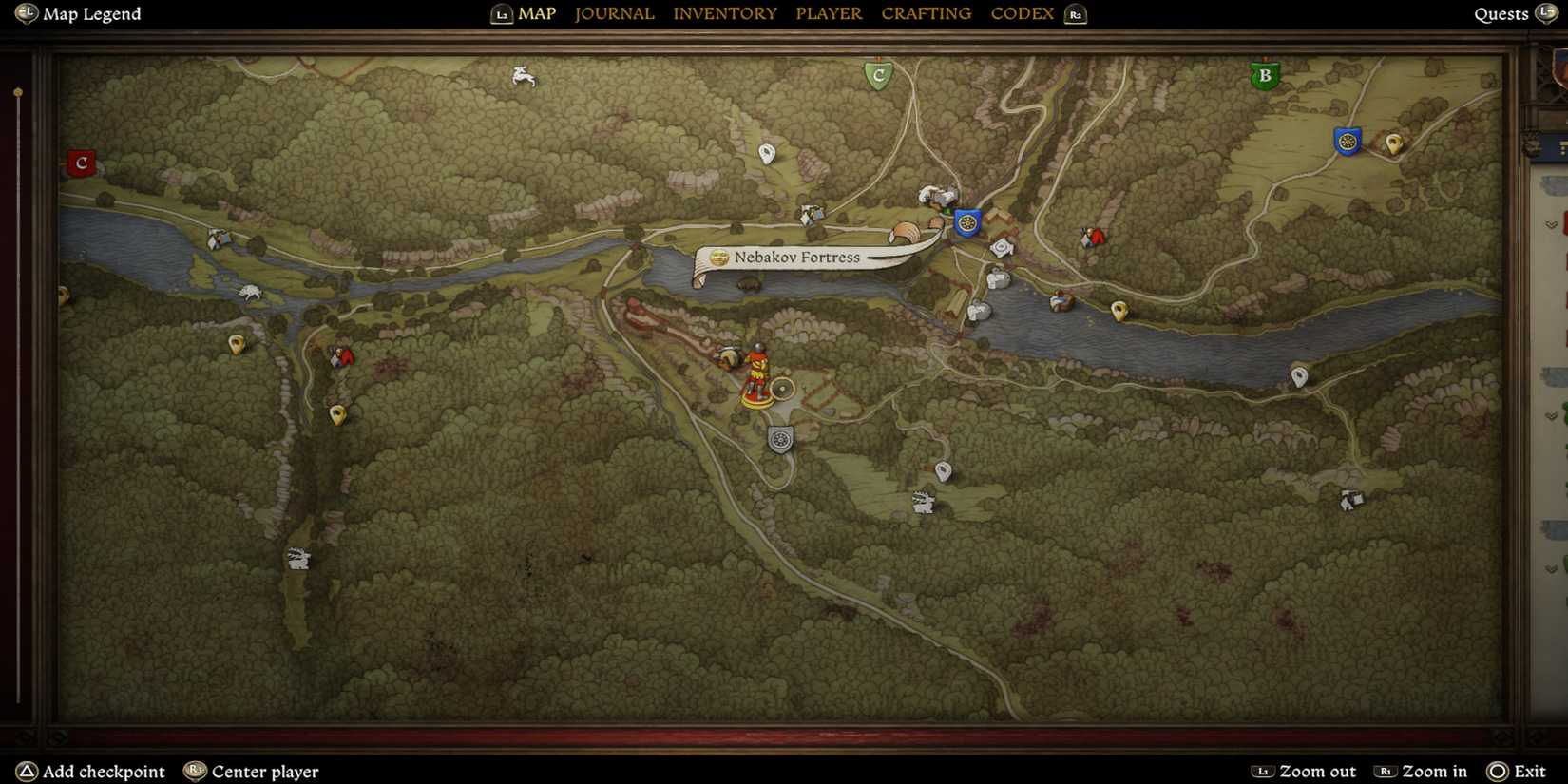Select the blue windmill crest marker at Nebakov

click(x=966, y=223)
